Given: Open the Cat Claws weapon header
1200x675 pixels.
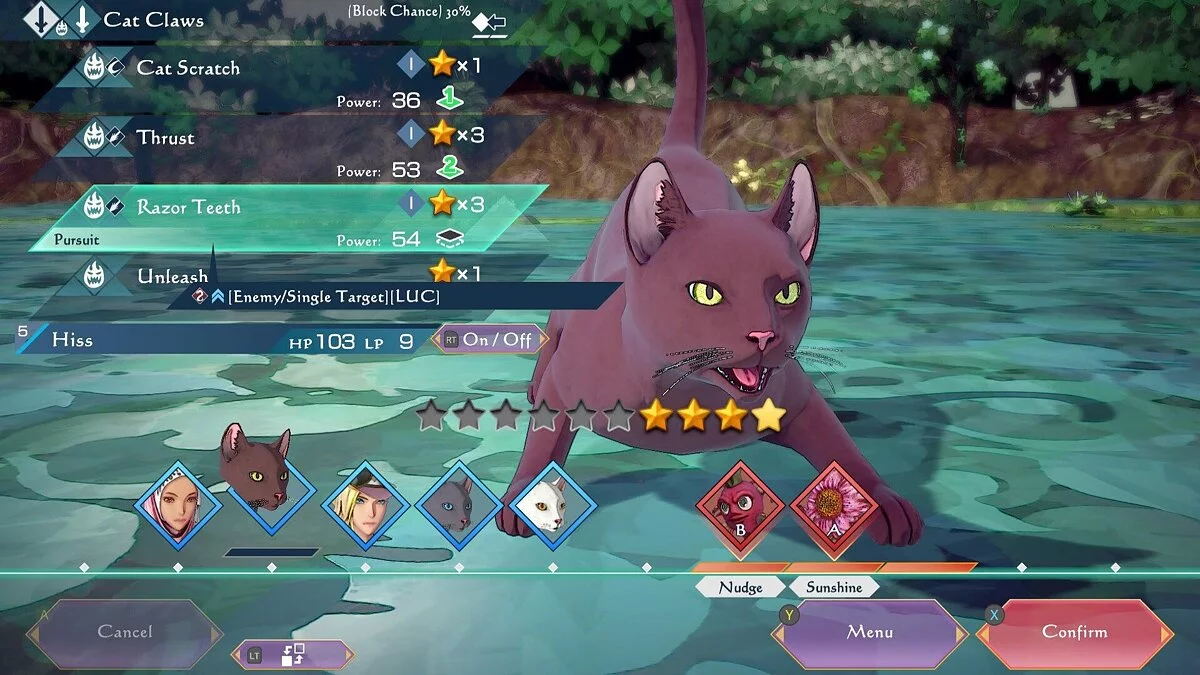Looking at the screenshot, I should point(153,19).
